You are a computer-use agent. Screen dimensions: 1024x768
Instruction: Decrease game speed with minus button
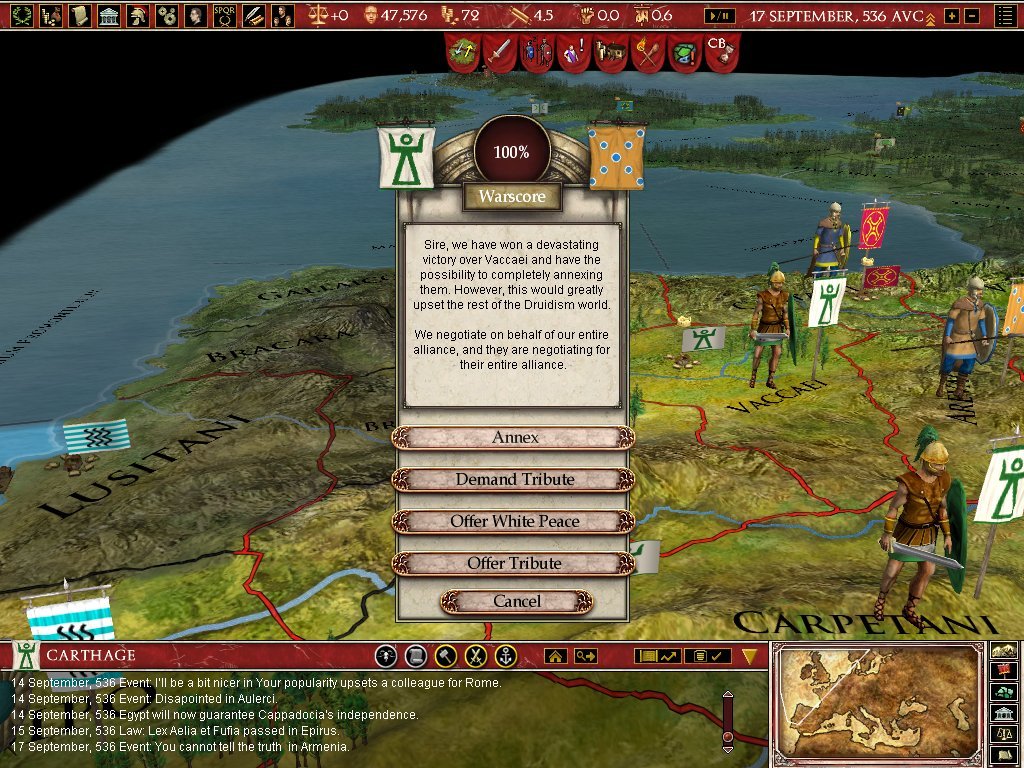[x=971, y=16]
